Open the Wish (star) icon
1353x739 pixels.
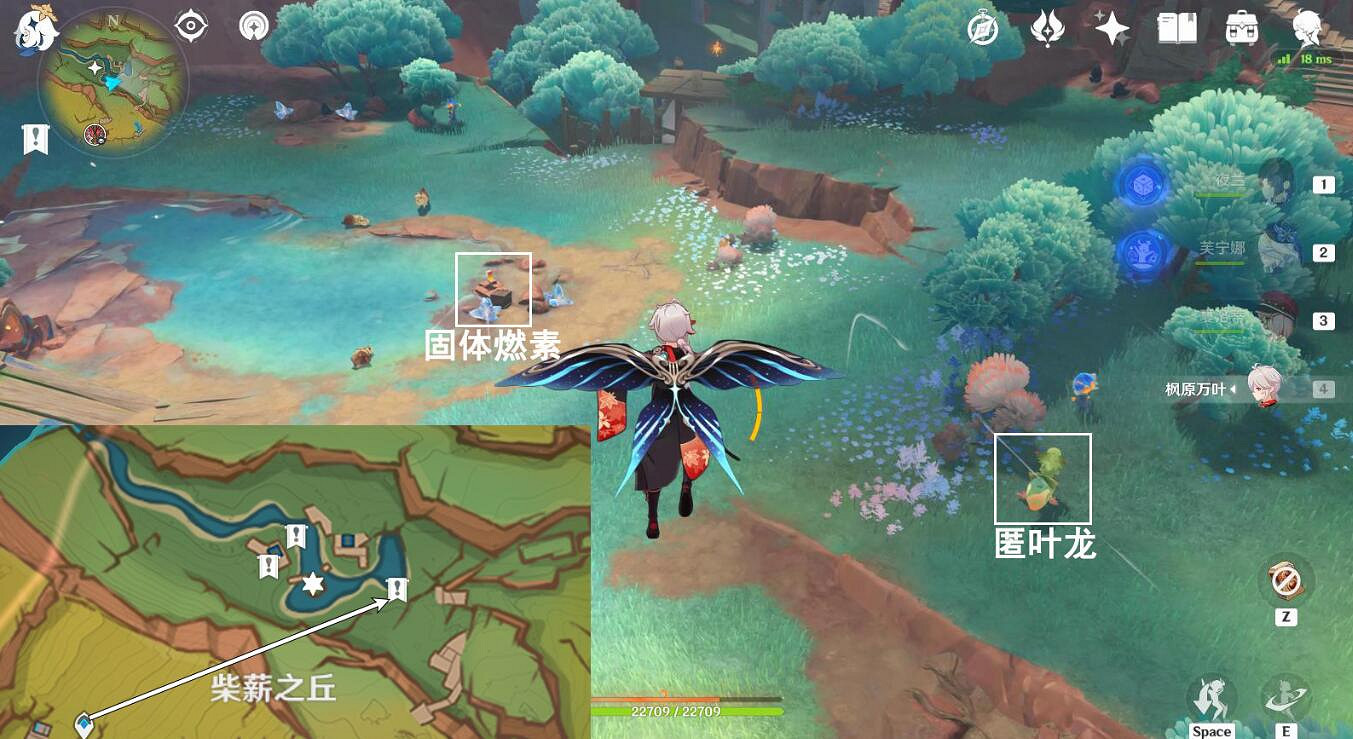coord(1111,29)
